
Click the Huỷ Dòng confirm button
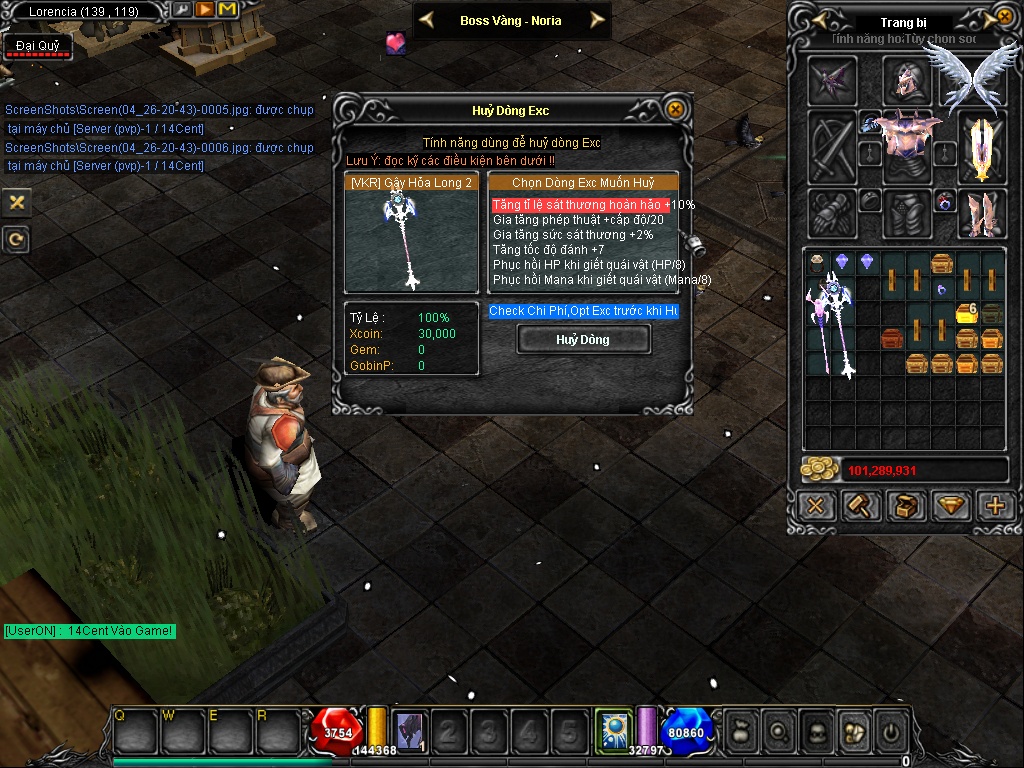coord(583,340)
